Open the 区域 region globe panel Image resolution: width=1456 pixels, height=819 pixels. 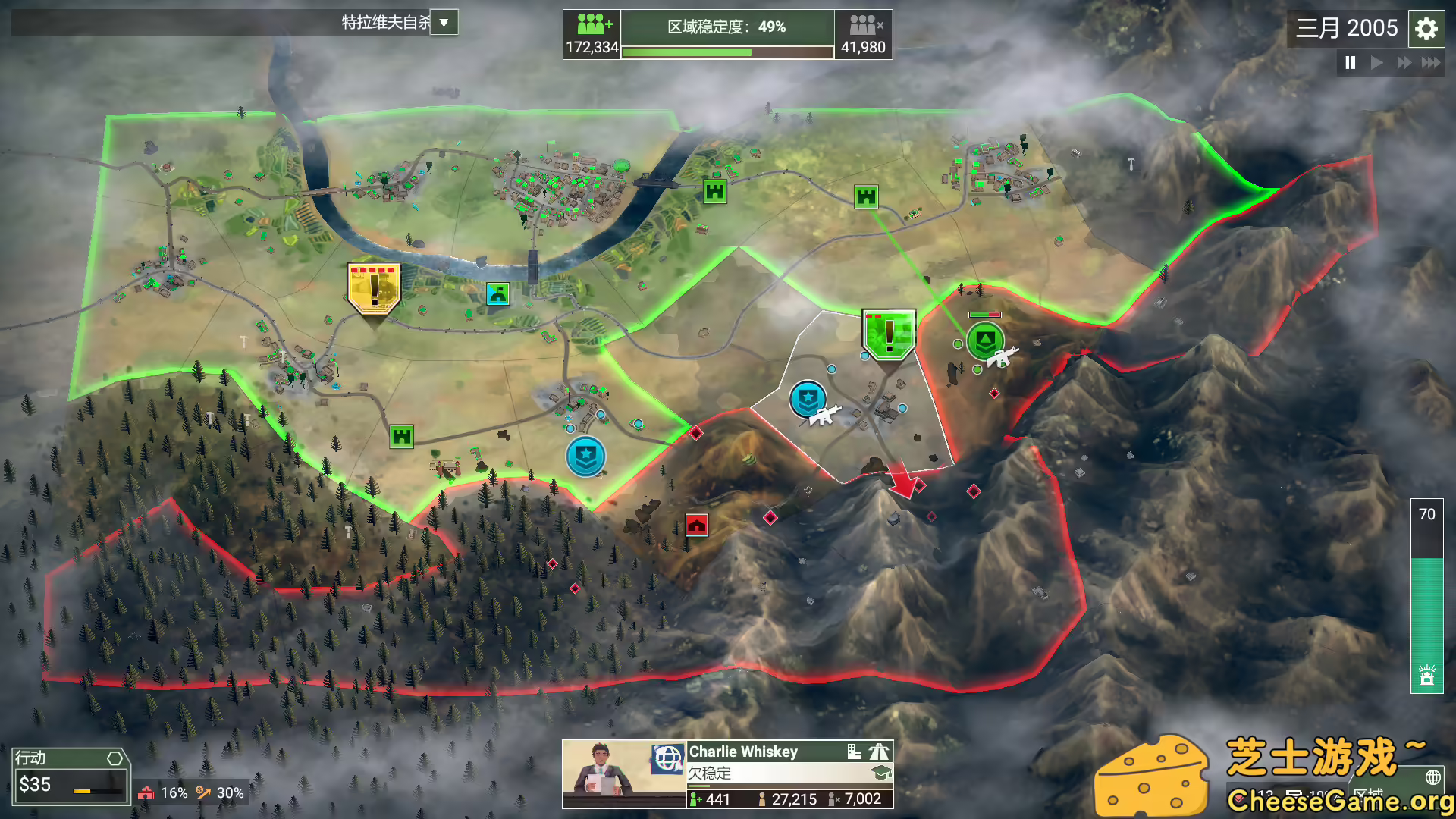(x=1432, y=777)
